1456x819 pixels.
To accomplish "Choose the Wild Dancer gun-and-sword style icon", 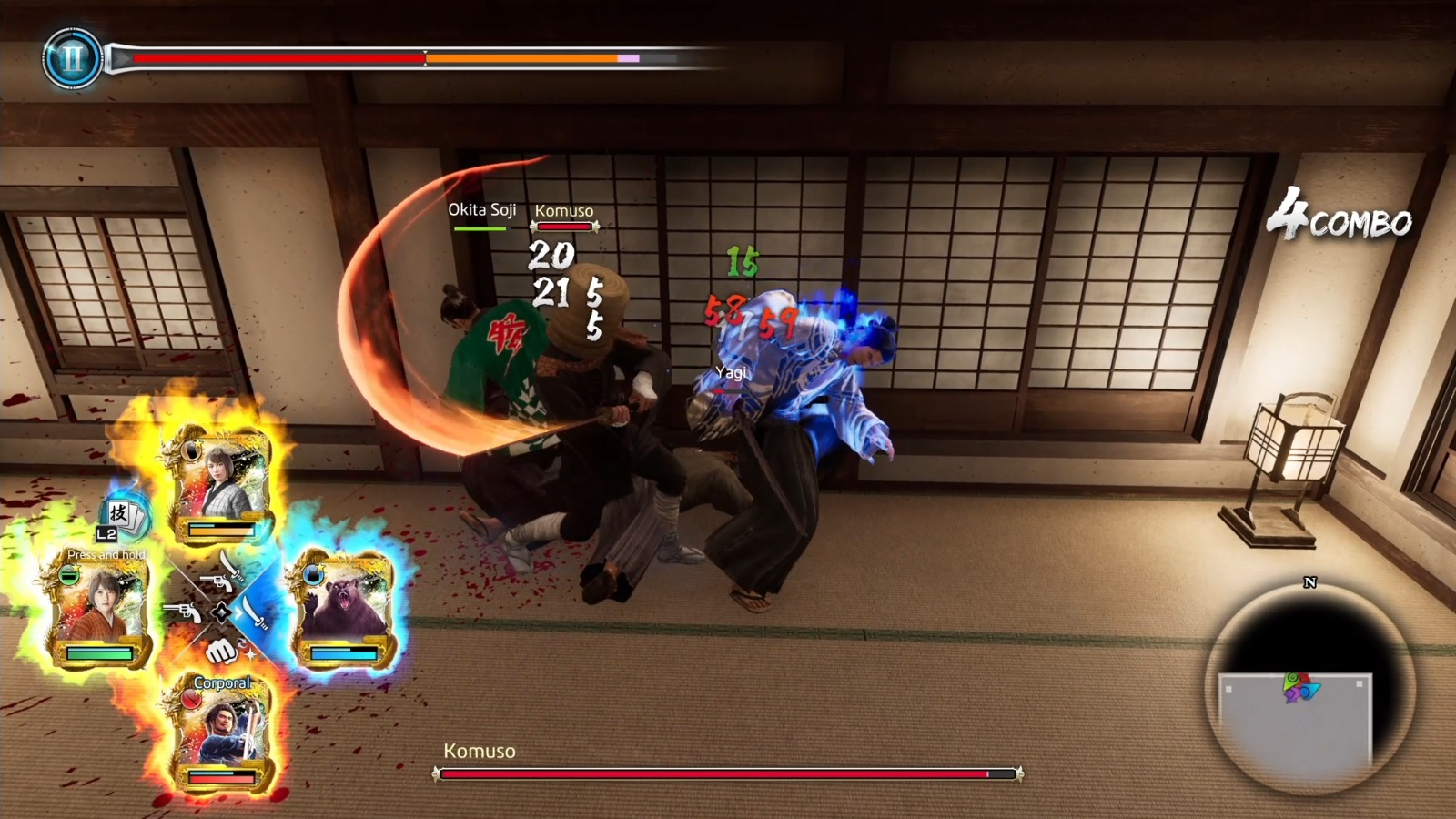I will pos(225,573).
